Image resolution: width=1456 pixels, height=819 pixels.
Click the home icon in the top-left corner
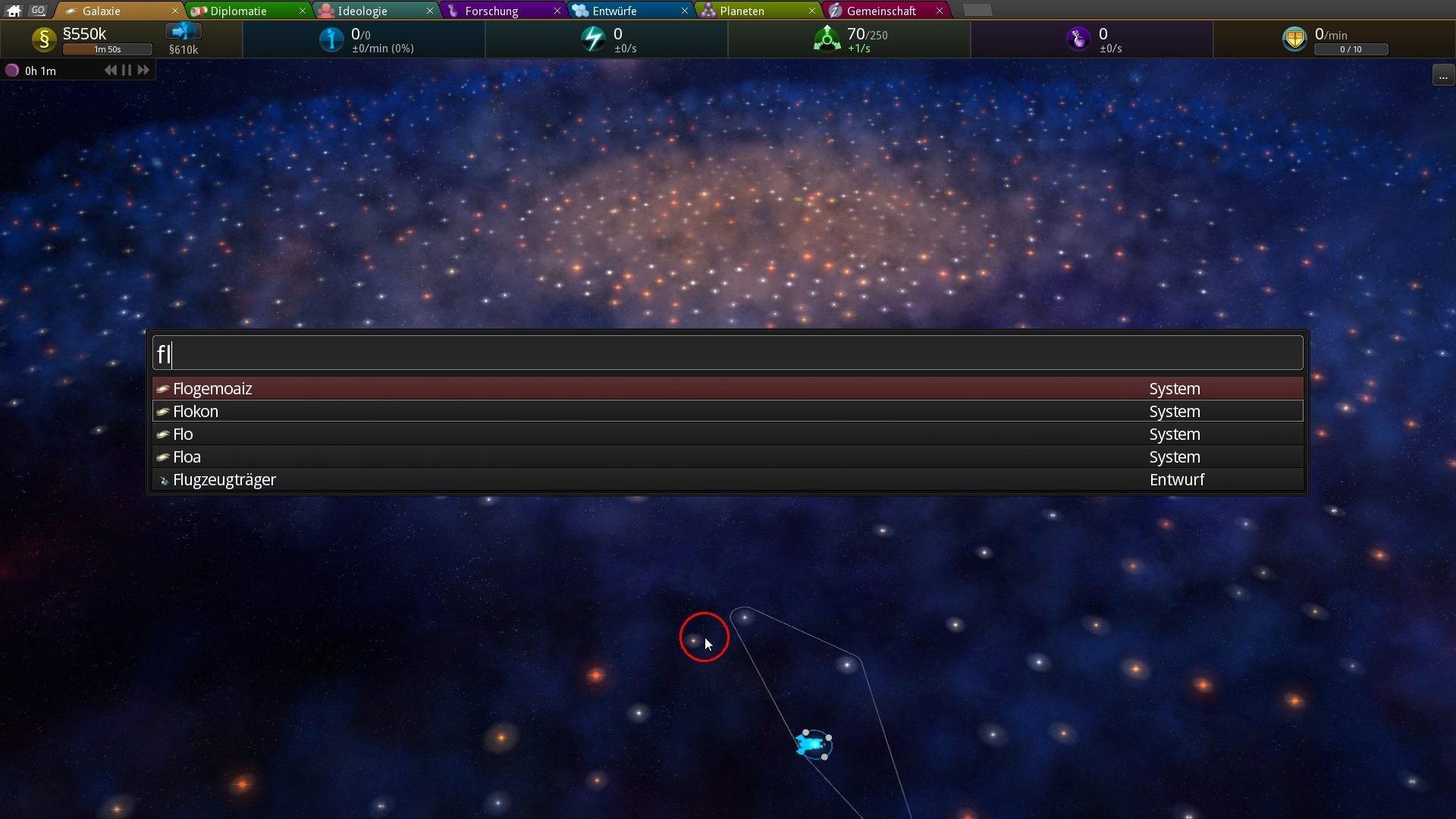pos(12,11)
